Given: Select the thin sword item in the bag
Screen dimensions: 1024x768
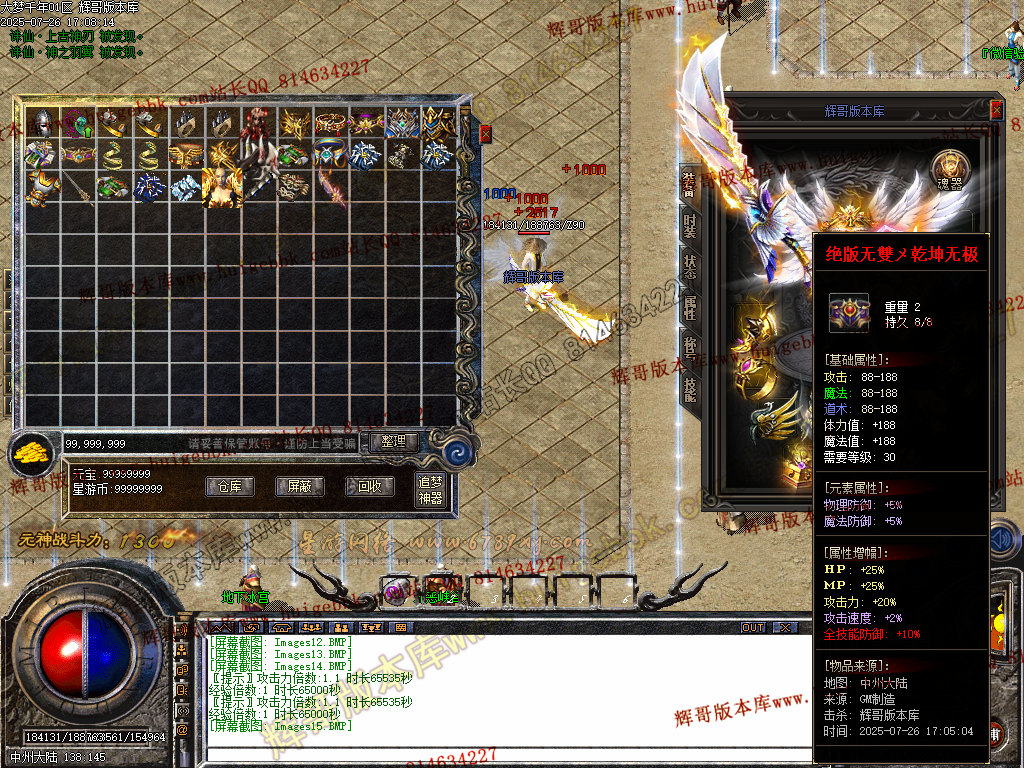Looking at the screenshot, I should 77,187.
